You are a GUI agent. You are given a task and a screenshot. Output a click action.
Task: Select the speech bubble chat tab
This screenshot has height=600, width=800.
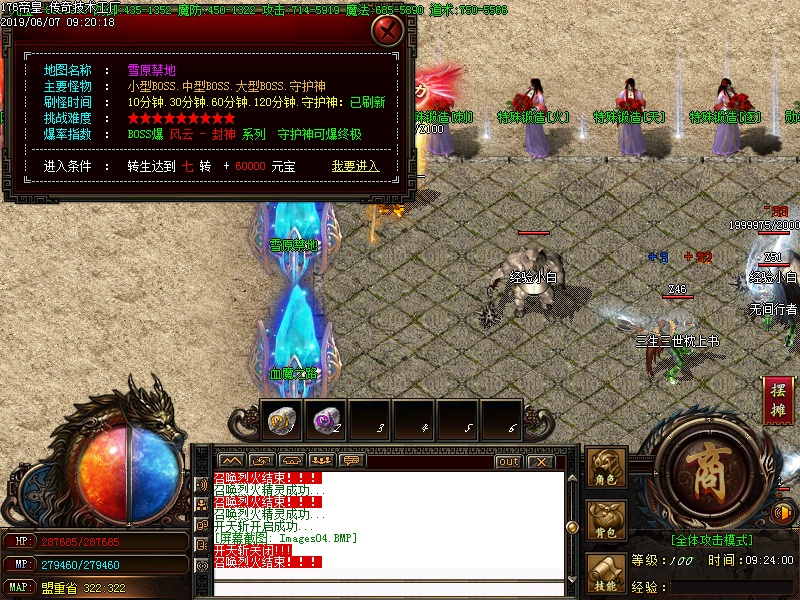click(x=350, y=461)
